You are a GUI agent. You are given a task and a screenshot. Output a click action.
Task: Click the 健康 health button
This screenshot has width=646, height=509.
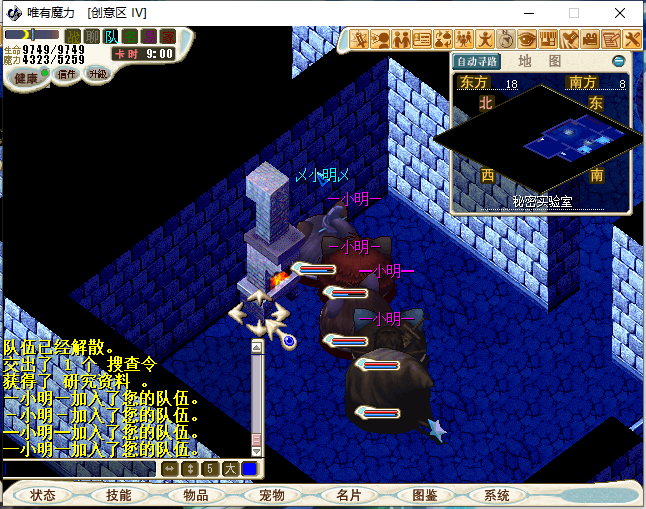tap(28, 78)
